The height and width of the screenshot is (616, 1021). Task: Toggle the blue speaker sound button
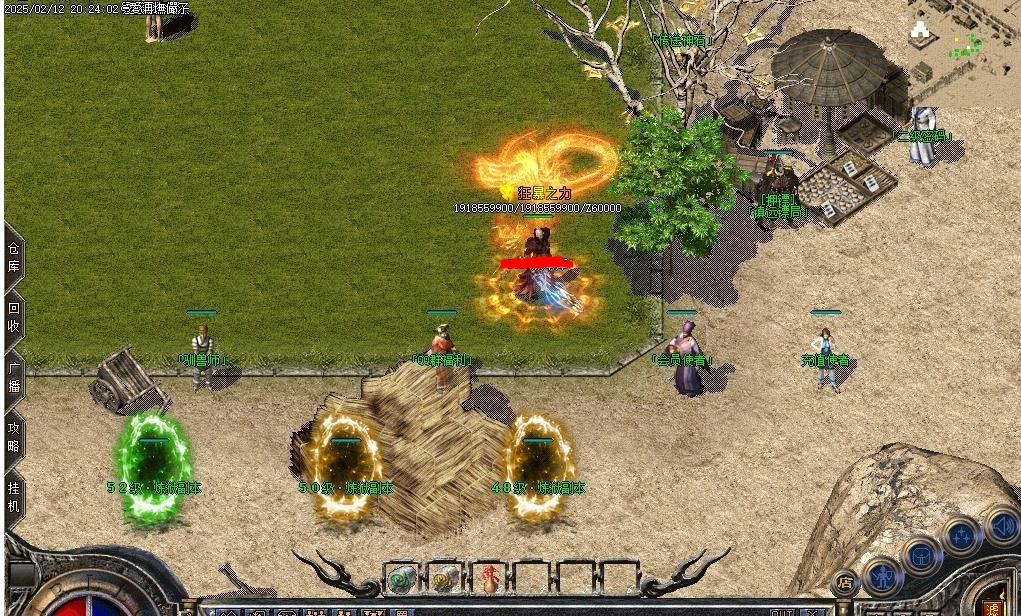pos(1001,526)
